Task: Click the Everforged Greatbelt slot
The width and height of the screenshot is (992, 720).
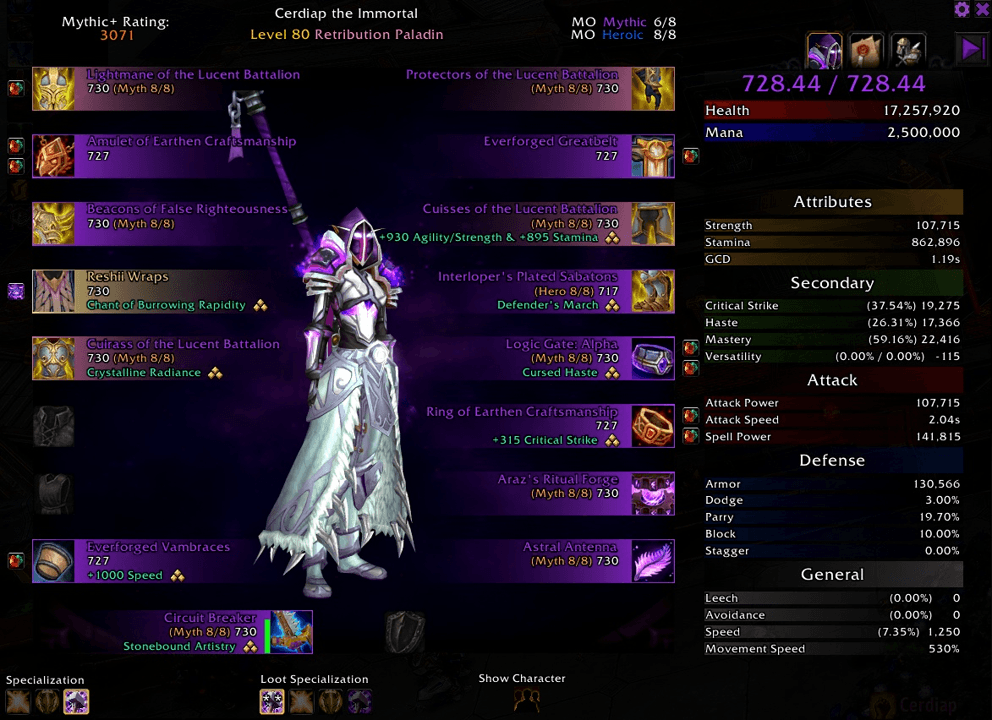Action: (653, 156)
